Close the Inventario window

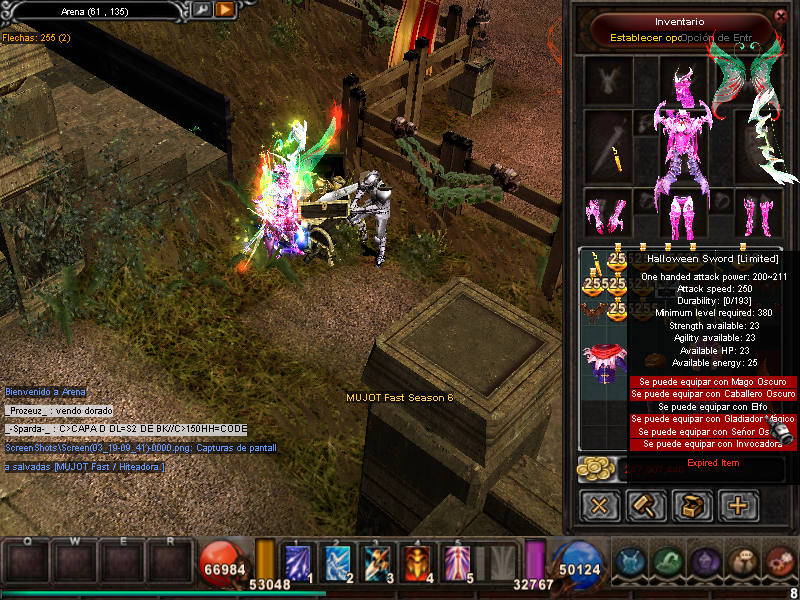[x=781, y=15]
